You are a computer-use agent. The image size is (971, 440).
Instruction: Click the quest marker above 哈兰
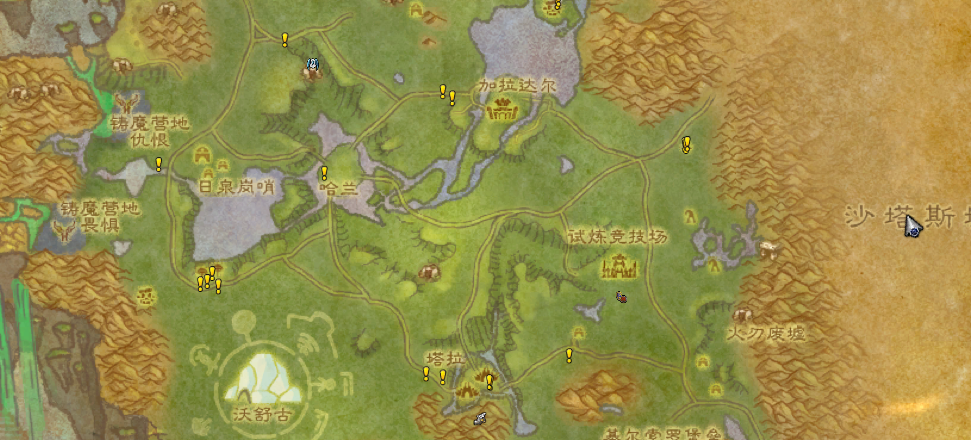click(324, 173)
